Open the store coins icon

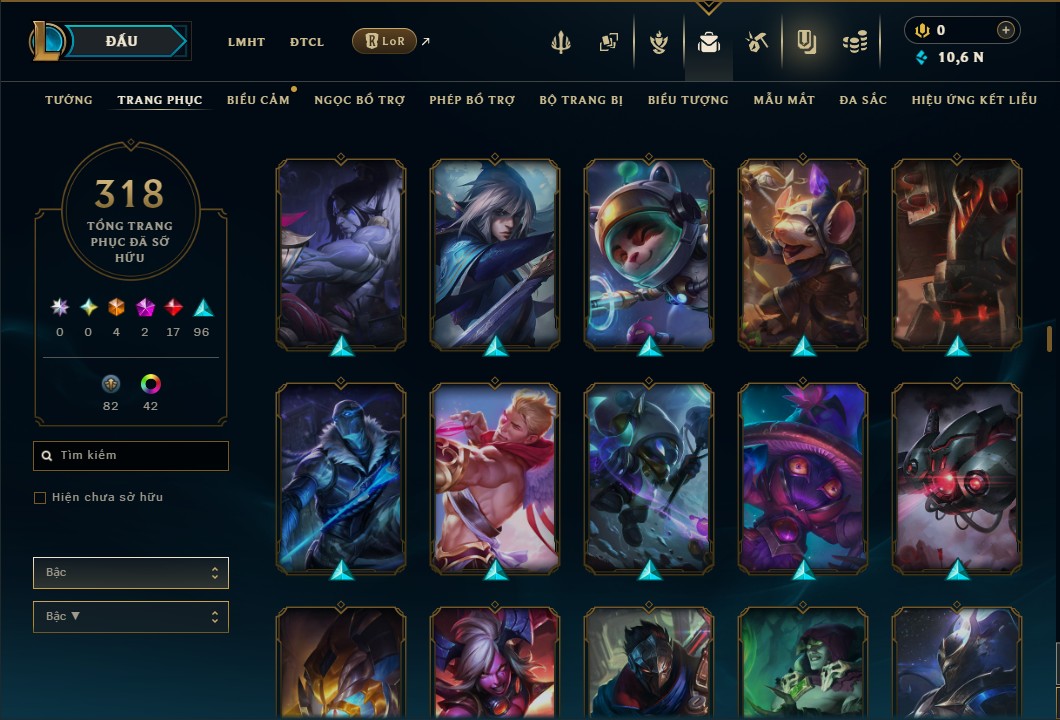coord(854,42)
